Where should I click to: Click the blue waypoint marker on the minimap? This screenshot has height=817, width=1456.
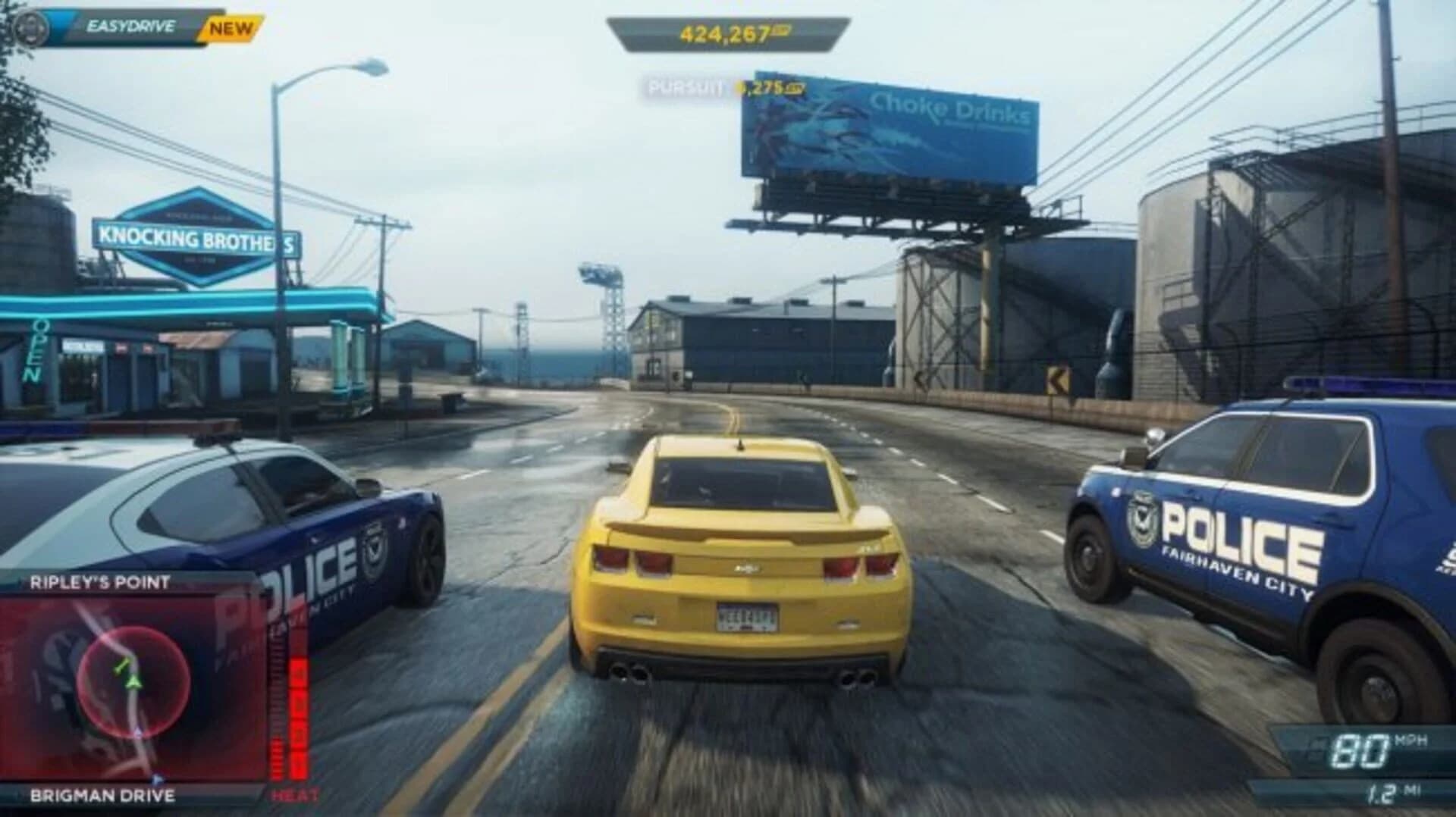pos(157,780)
